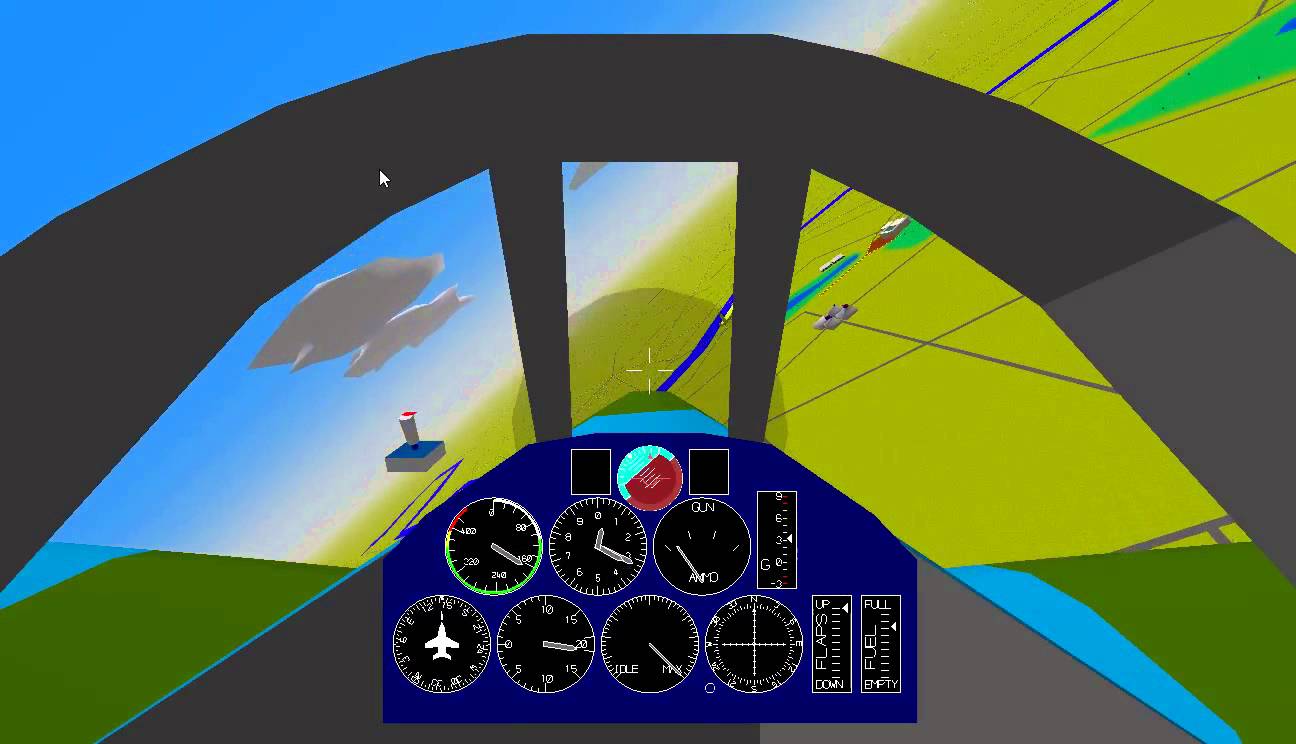Screen dimensions: 1296x744
Task: Click the vertical speed indicator
Action: pyautogui.click(x=545, y=643)
